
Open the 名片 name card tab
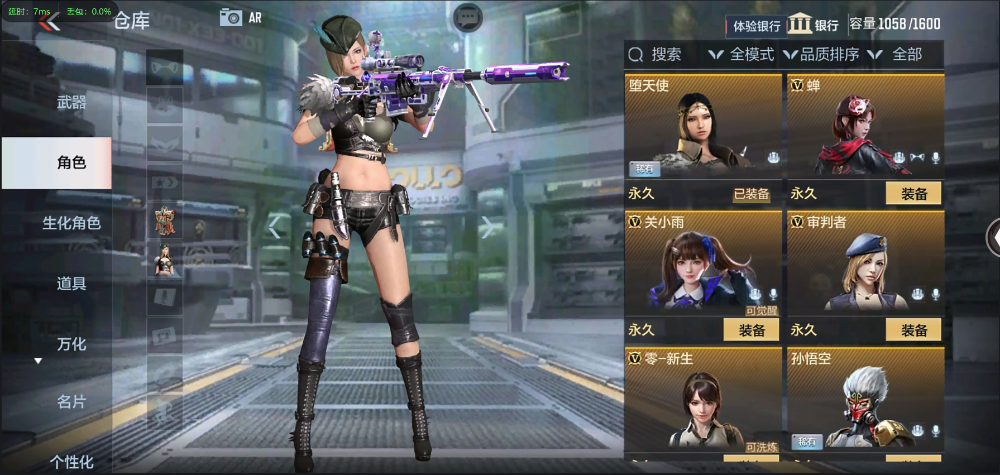(x=71, y=402)
